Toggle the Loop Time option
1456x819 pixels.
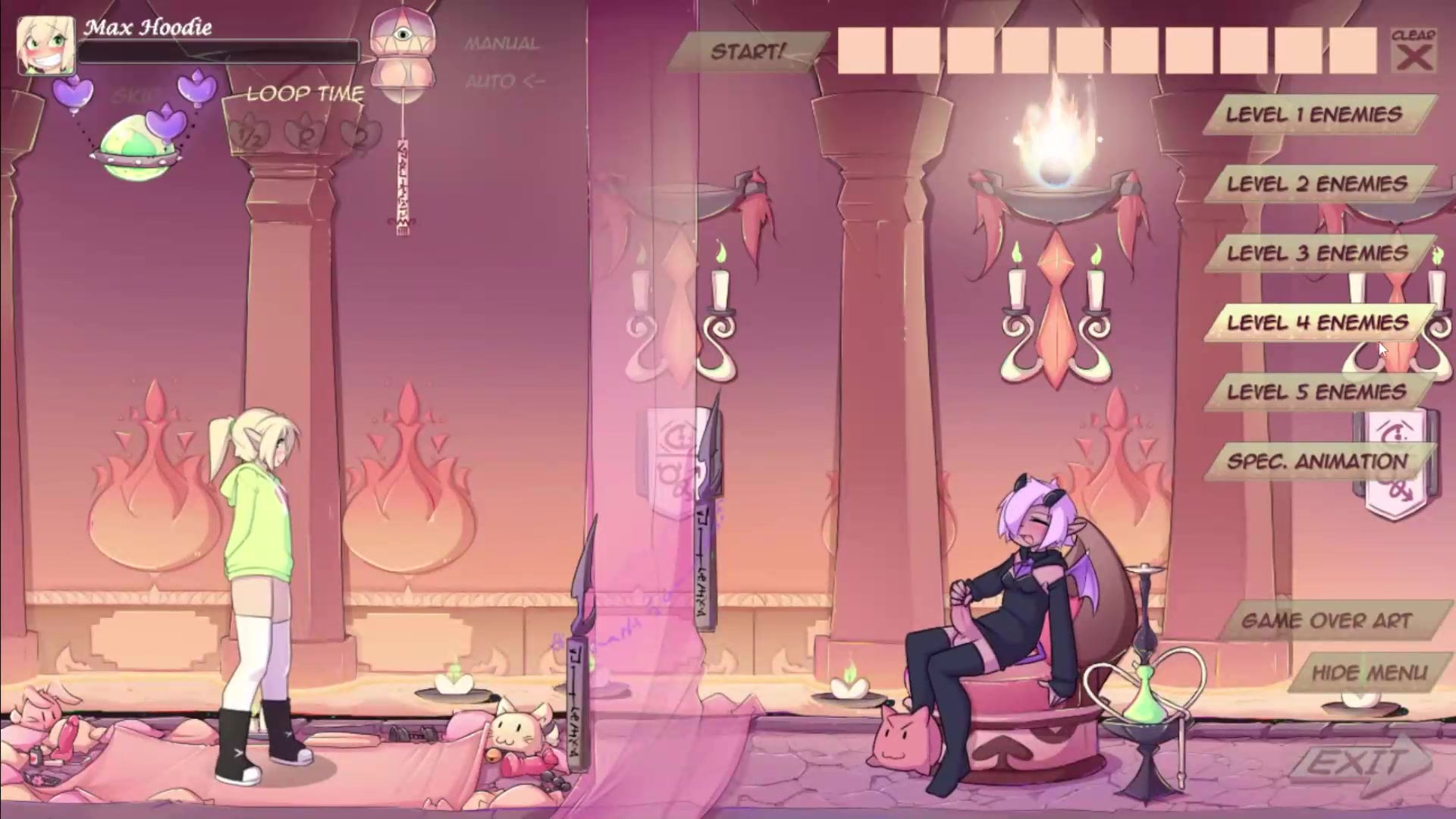[305, 94]
